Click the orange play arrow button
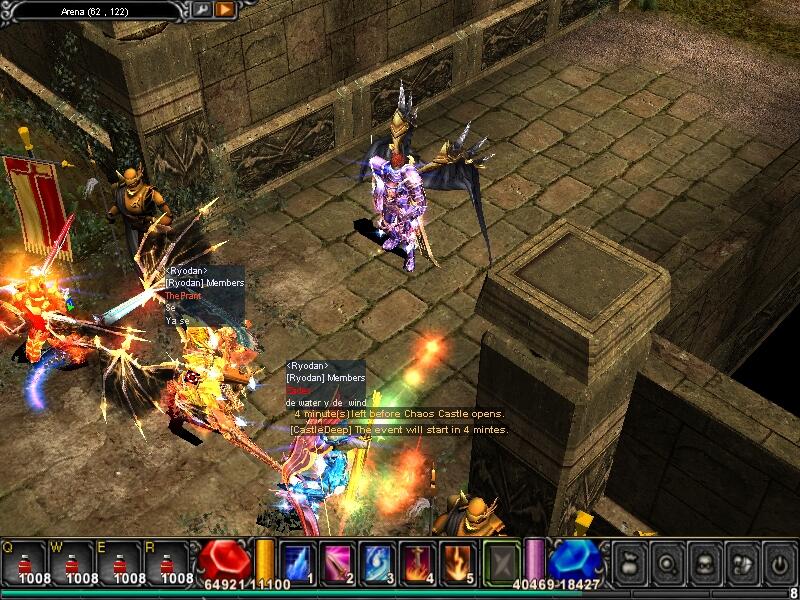The image size is (800, 600). pos(225,10)
